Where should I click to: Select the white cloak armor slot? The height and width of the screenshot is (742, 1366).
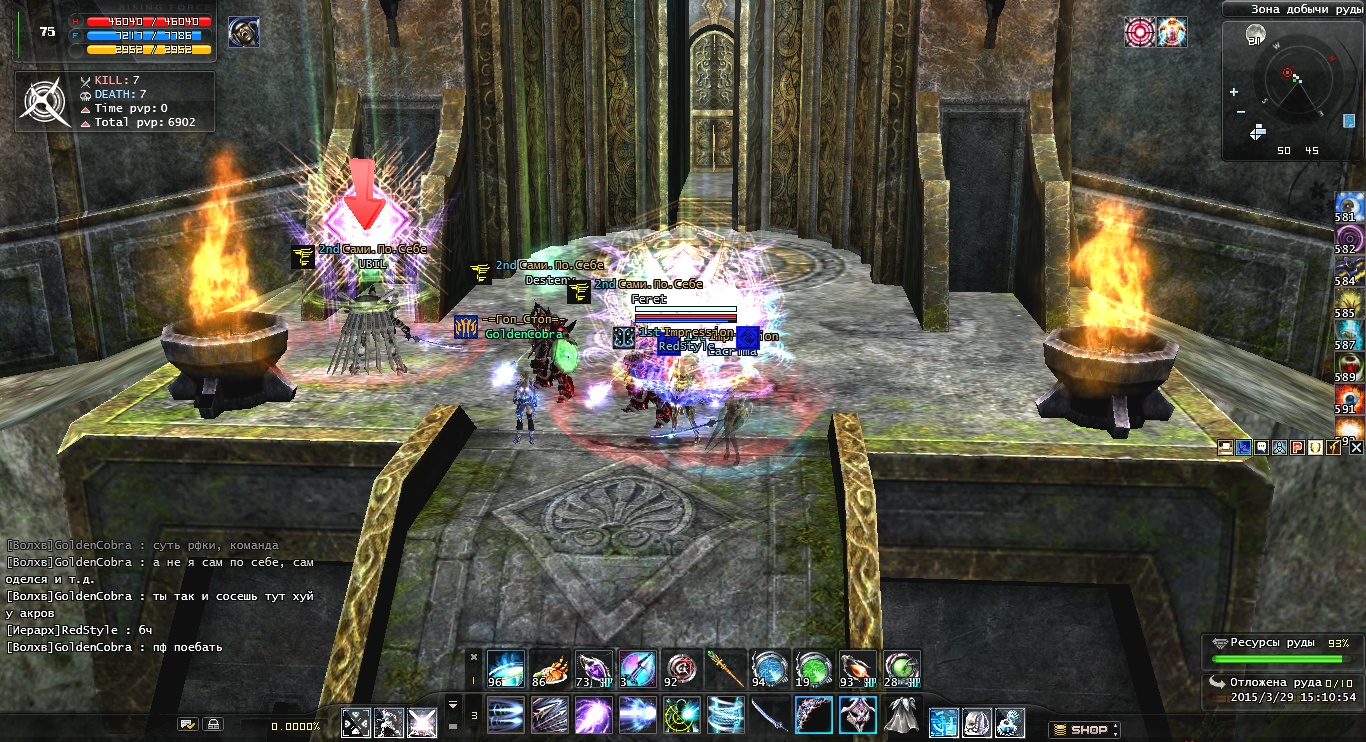(x=900, y=716)
